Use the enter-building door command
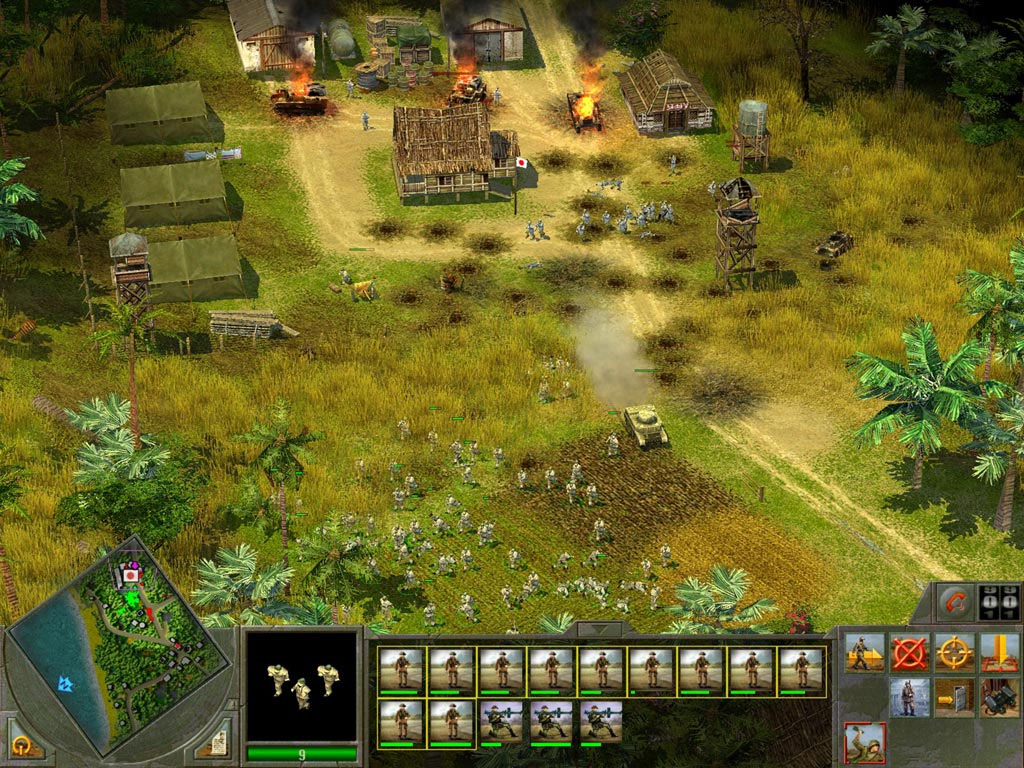The width and height of the screenshot is (1024, 768). click(954, 697)
